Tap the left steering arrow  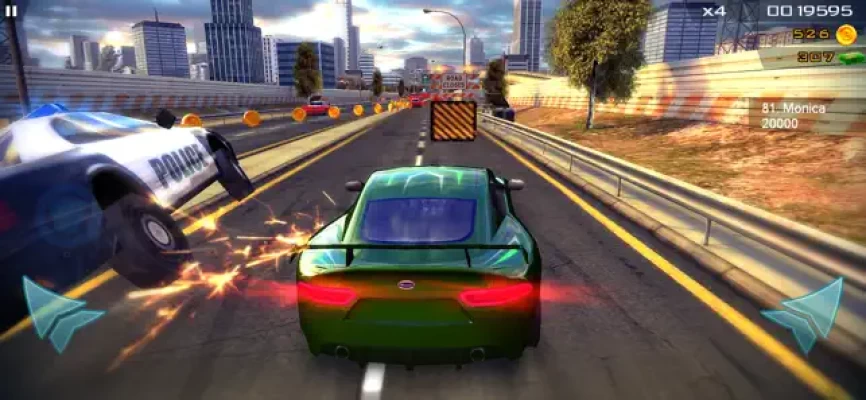(x=58, y=313)
